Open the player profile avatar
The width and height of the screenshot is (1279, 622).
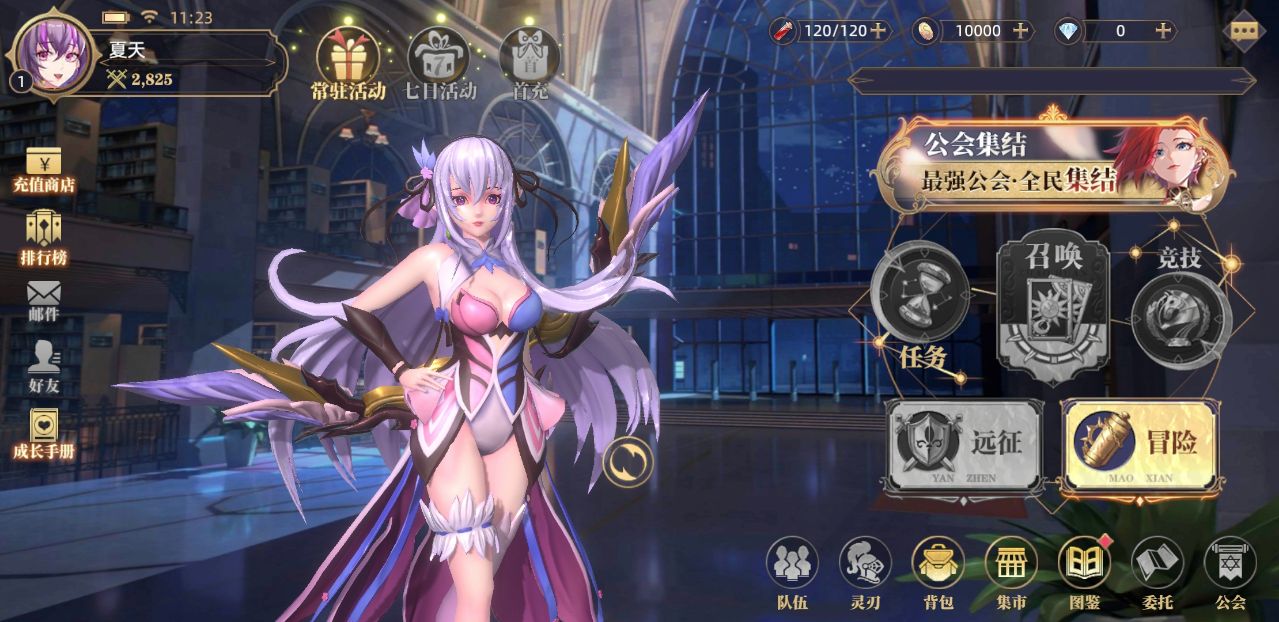[x=55, y=55]
